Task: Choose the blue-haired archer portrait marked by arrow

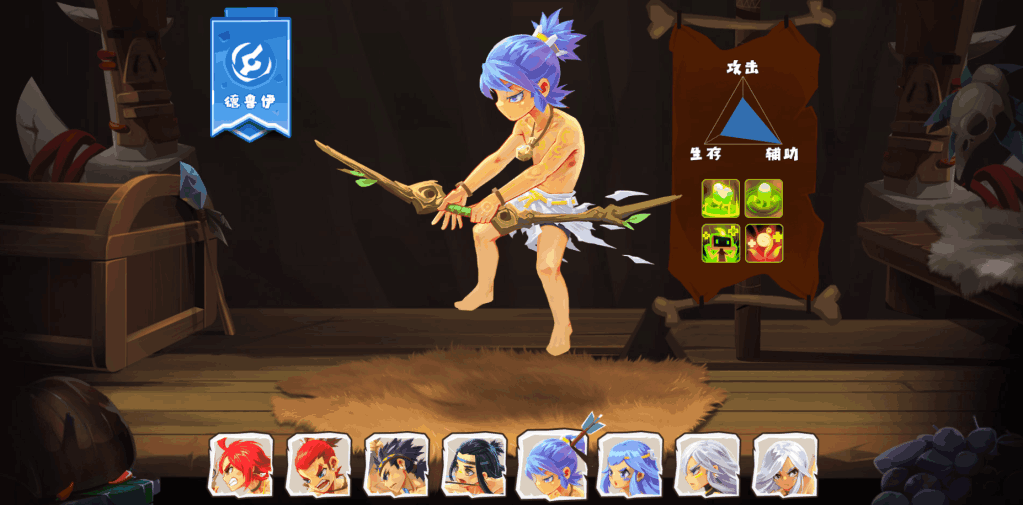Action: [552, 465]
